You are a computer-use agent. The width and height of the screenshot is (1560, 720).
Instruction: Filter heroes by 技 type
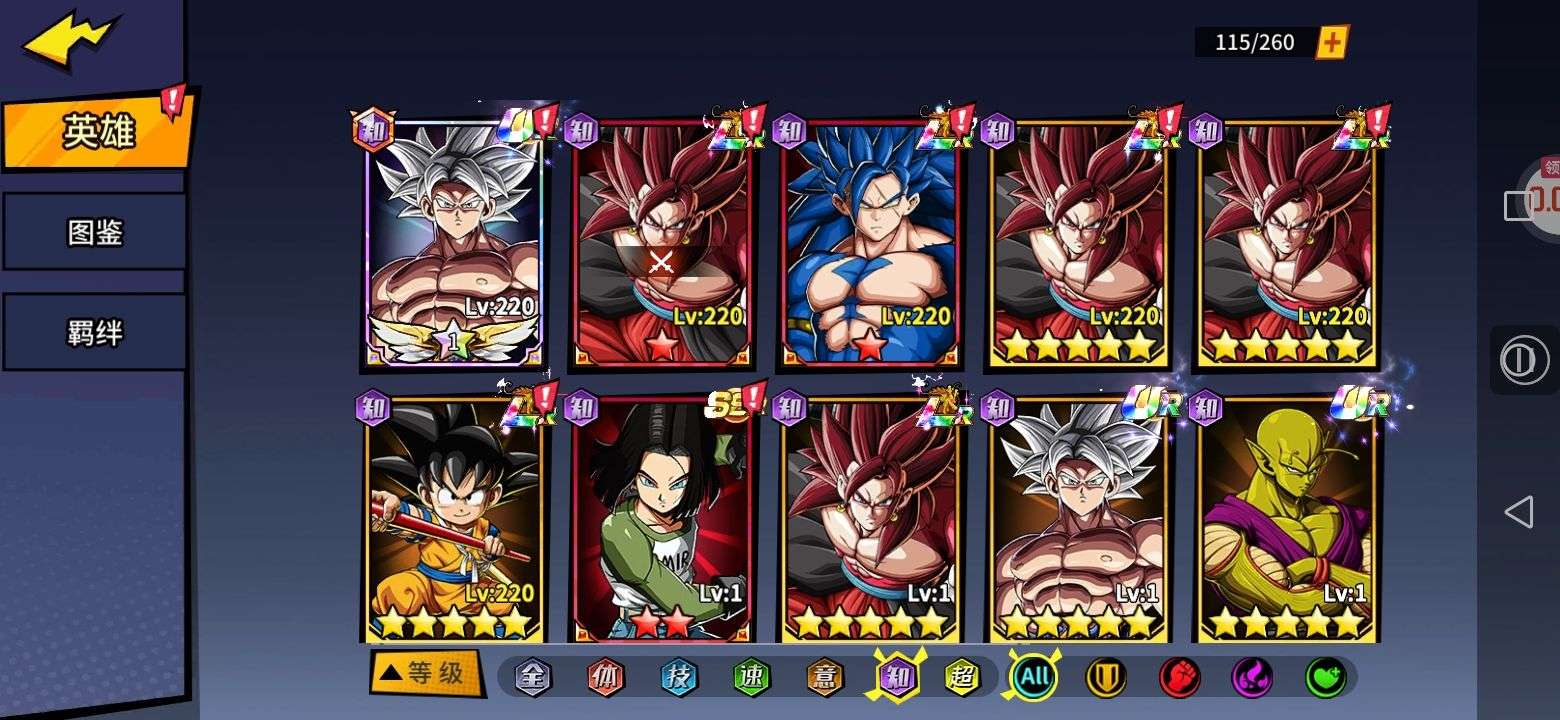pos(679,677)
